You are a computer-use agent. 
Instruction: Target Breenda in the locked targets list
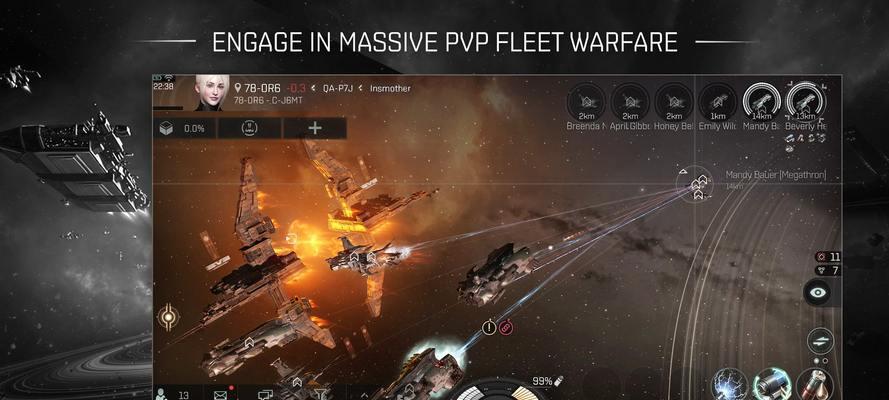(x=587, y=101)
